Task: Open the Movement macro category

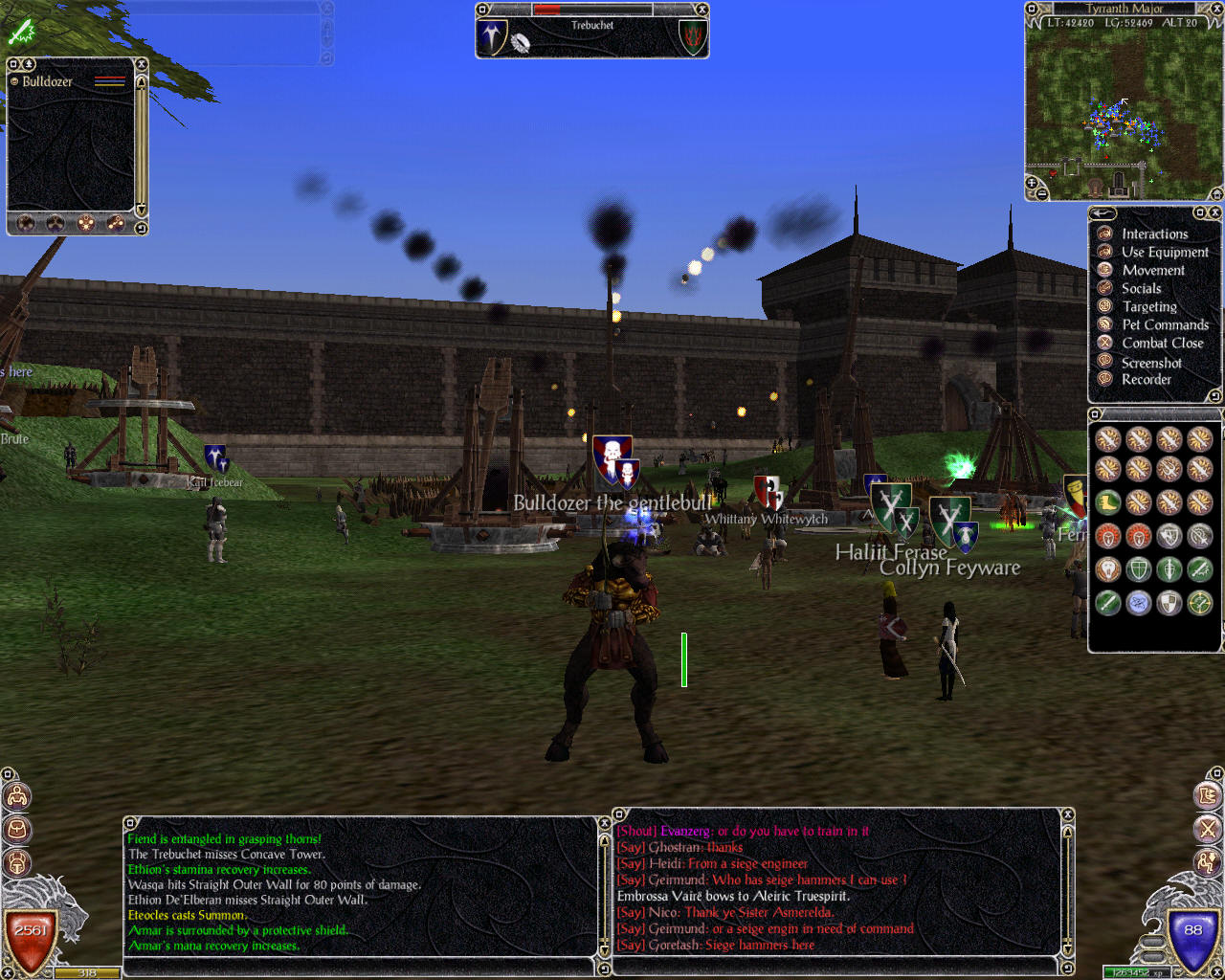Action: tap(1152, 270)
